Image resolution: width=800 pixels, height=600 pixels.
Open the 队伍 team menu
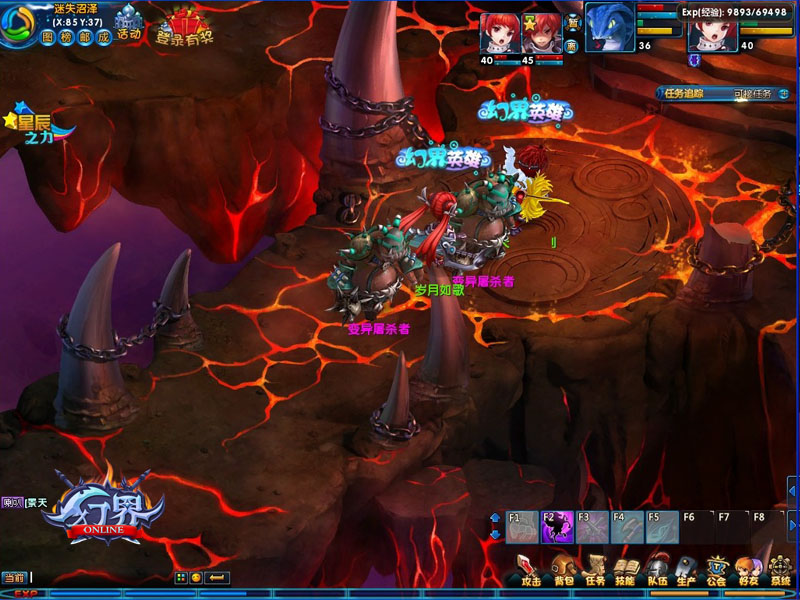(656, 571)
